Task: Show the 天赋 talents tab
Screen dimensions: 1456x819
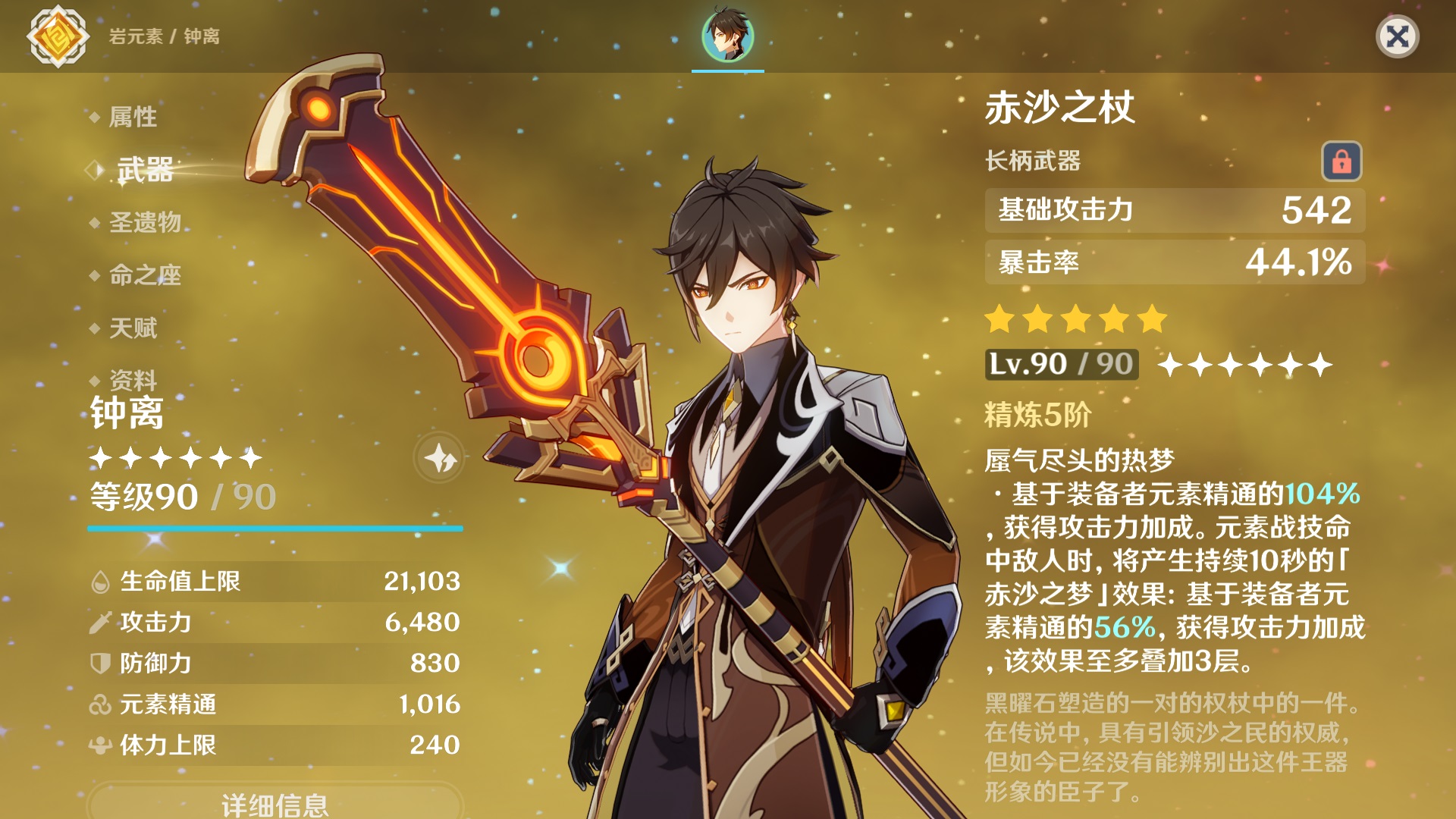Action: (x=133, y=328)
